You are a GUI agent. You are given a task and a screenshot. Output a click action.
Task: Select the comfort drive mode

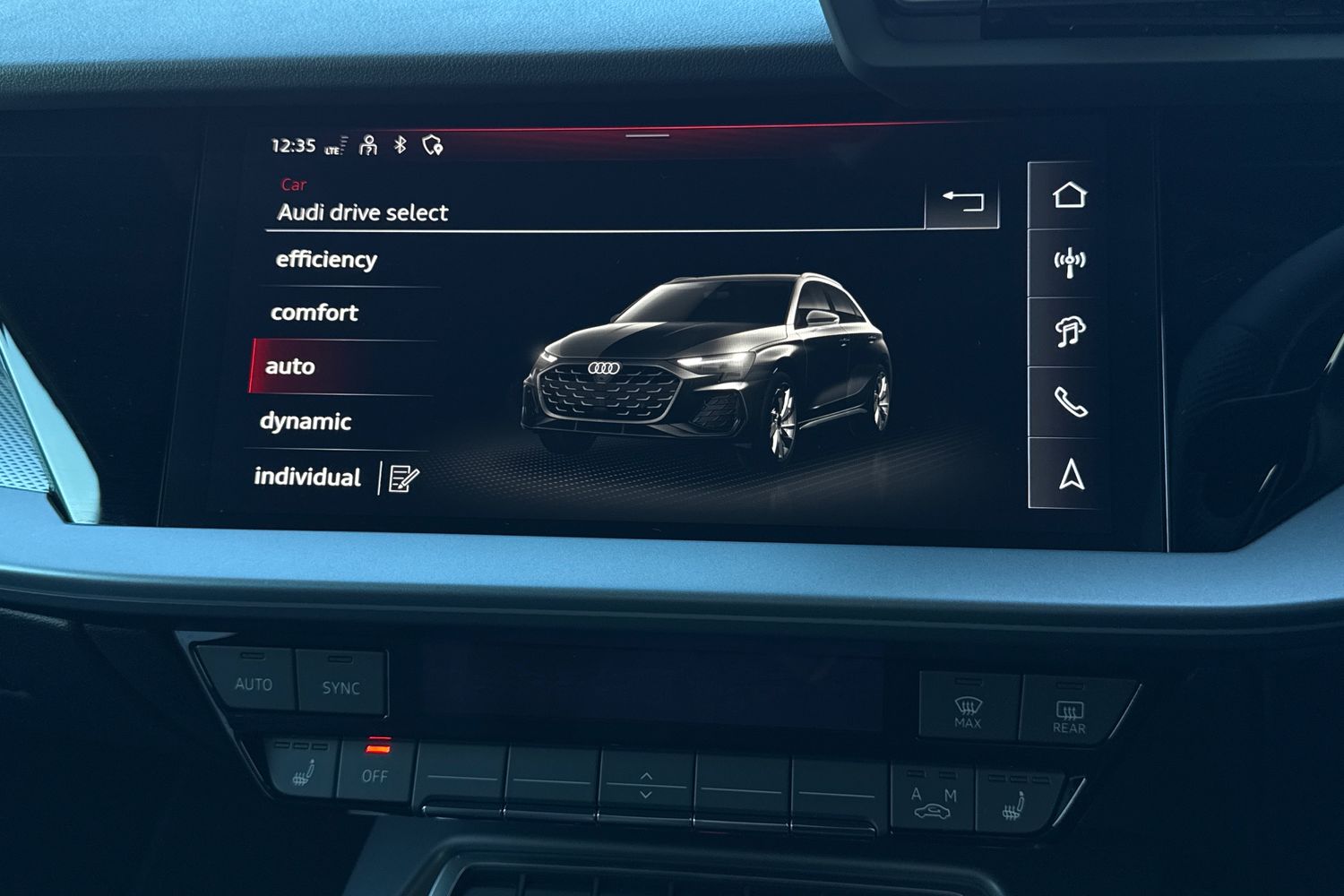coord(314,313)
